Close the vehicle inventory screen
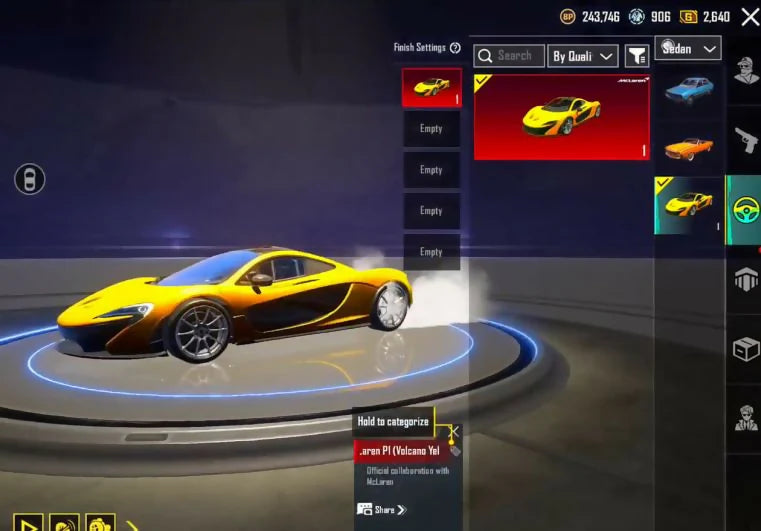 pos(750,16)
